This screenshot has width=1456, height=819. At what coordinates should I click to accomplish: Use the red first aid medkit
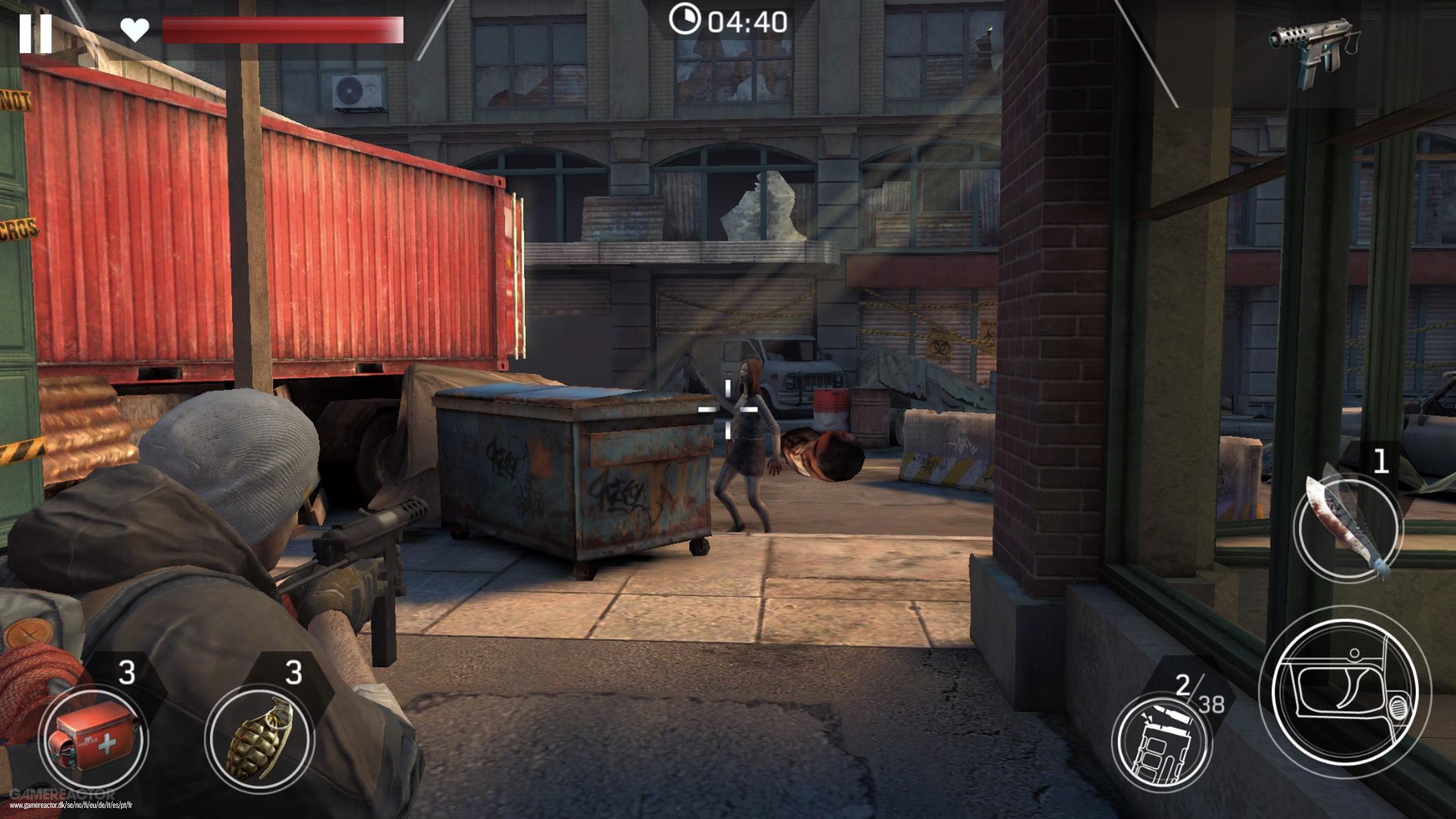click(x=92, y=739)
